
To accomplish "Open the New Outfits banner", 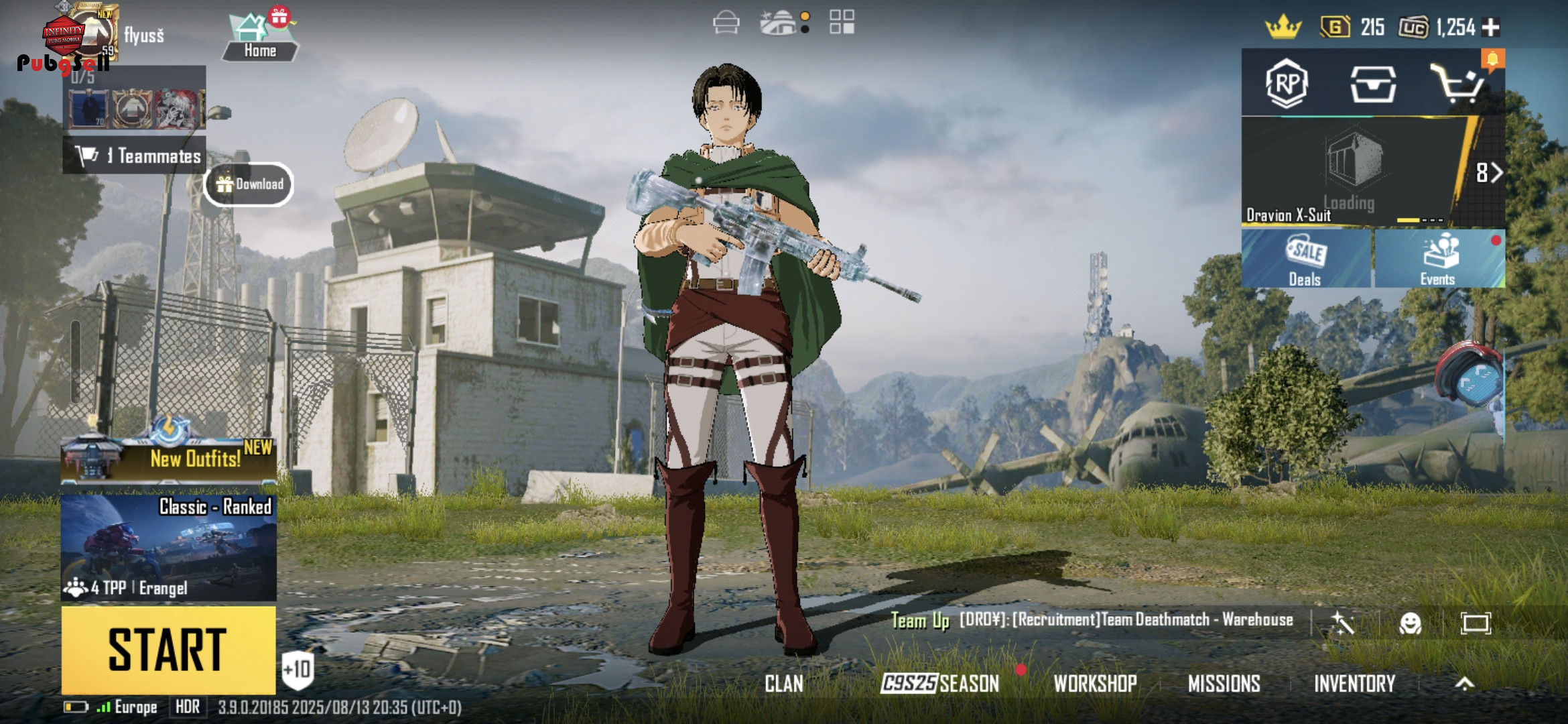I will tap(168, 459).
